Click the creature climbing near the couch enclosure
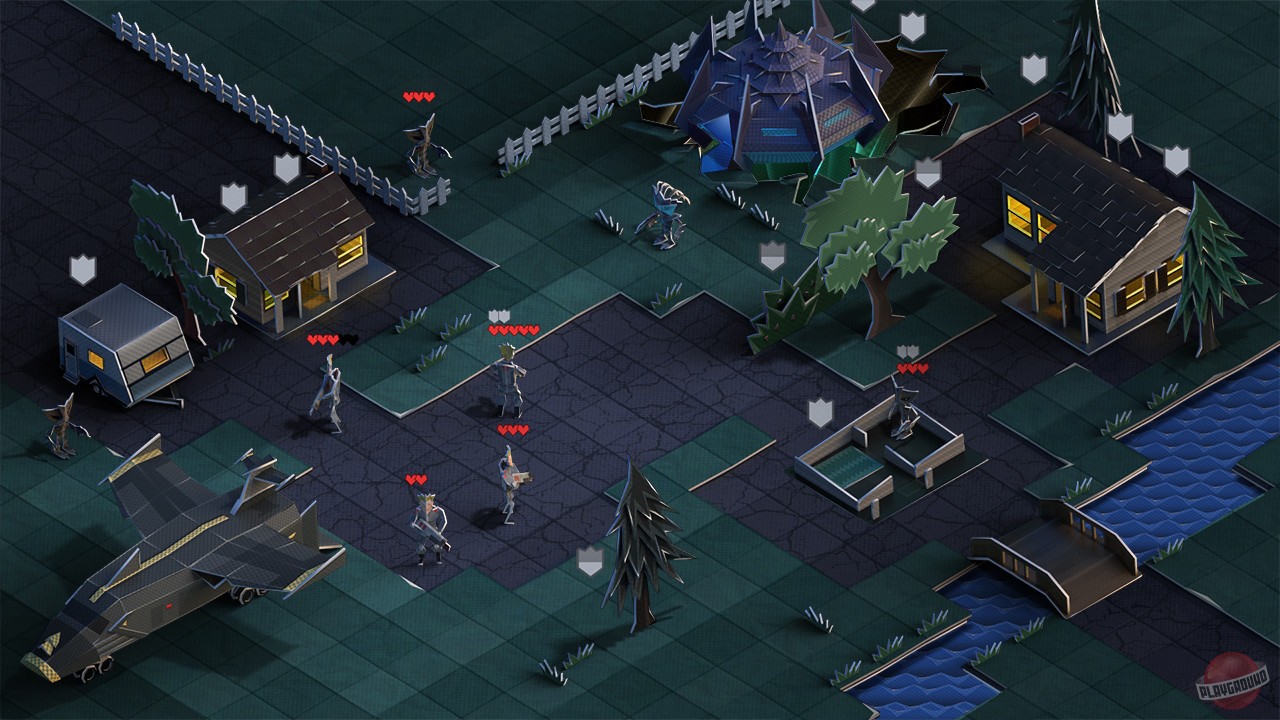Image resolution: width=1280 pixels, height=720 pixels. [x=902, y=410]
